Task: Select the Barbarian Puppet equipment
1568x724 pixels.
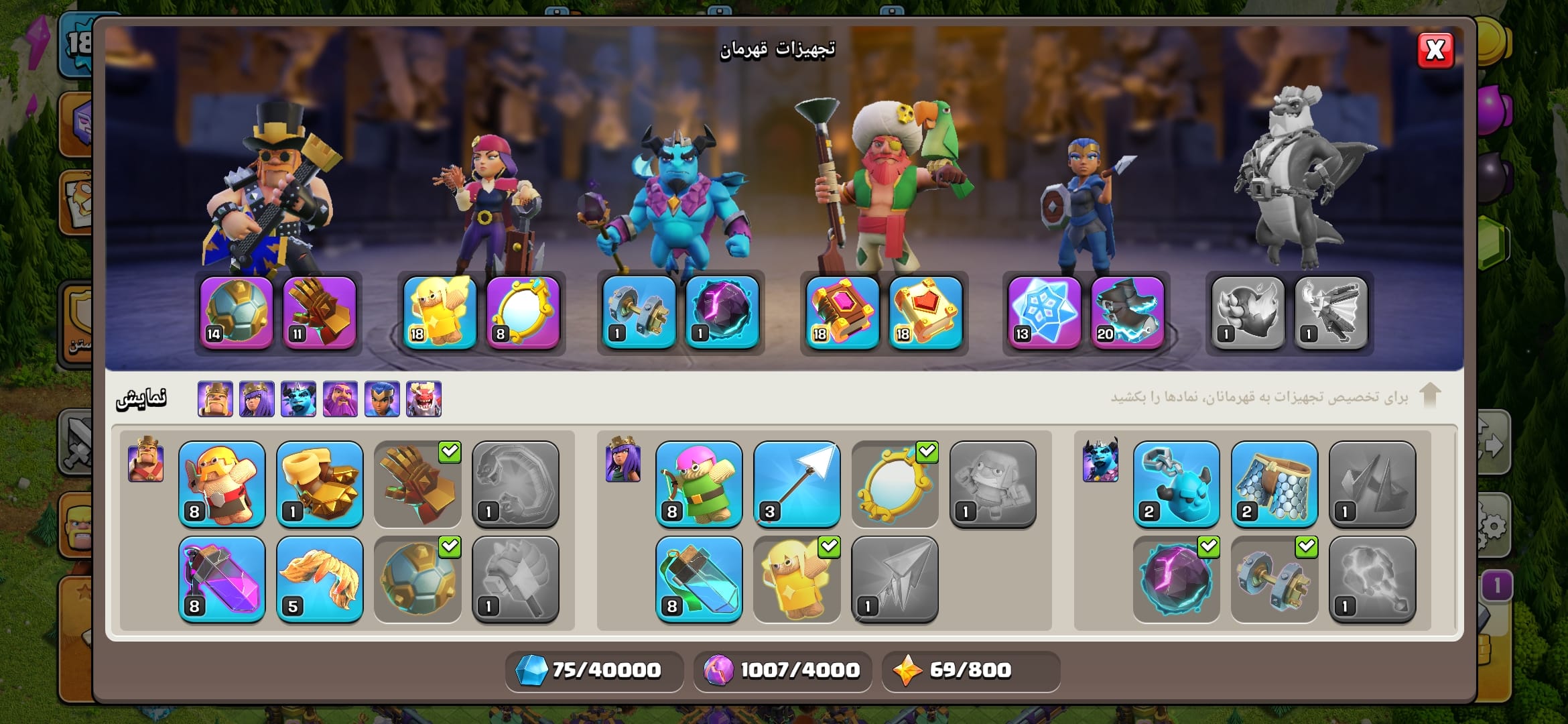Action: click(222, 483)
